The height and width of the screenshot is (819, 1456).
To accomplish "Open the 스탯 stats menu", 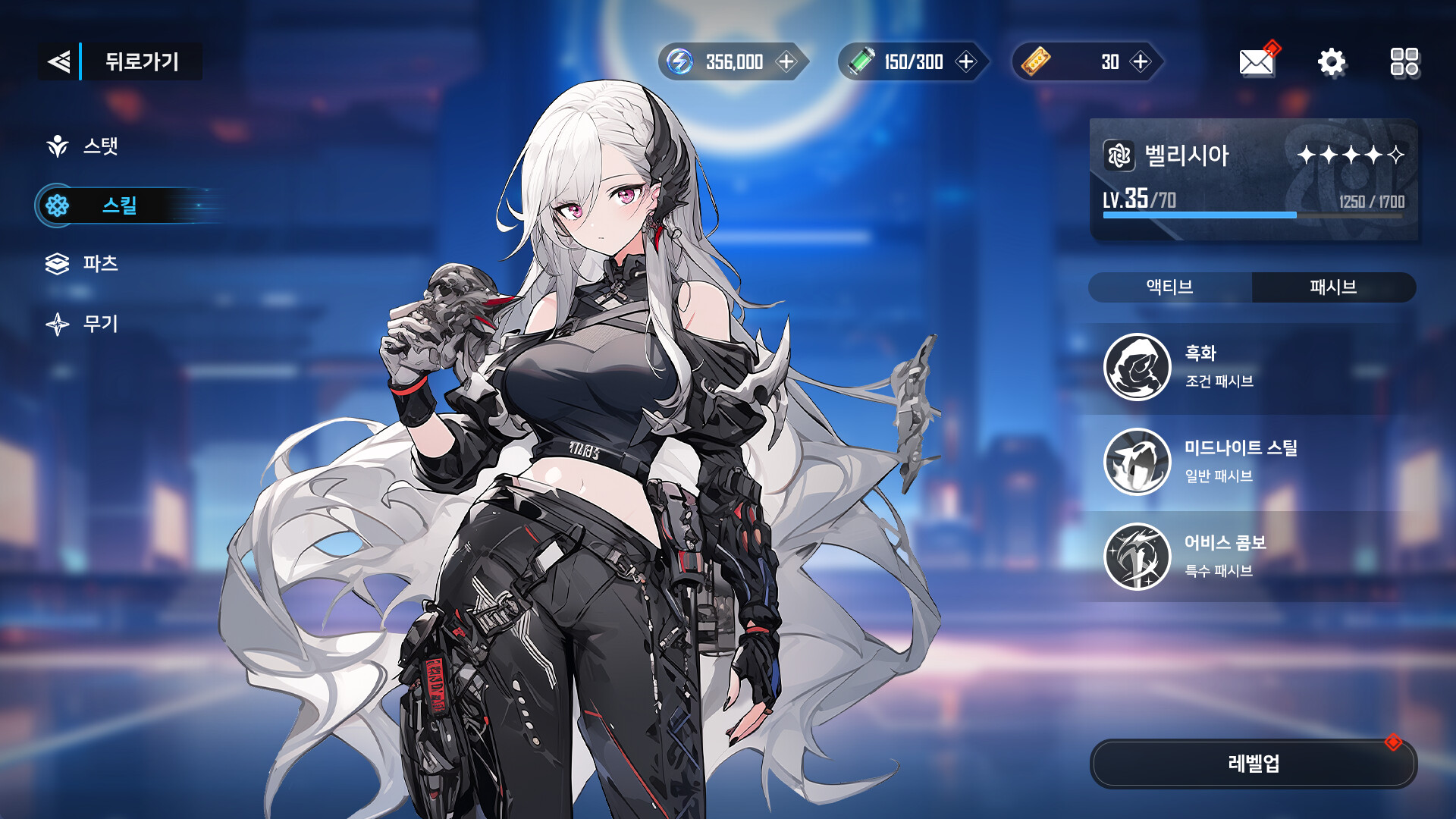I will click(x=83, y=146).
